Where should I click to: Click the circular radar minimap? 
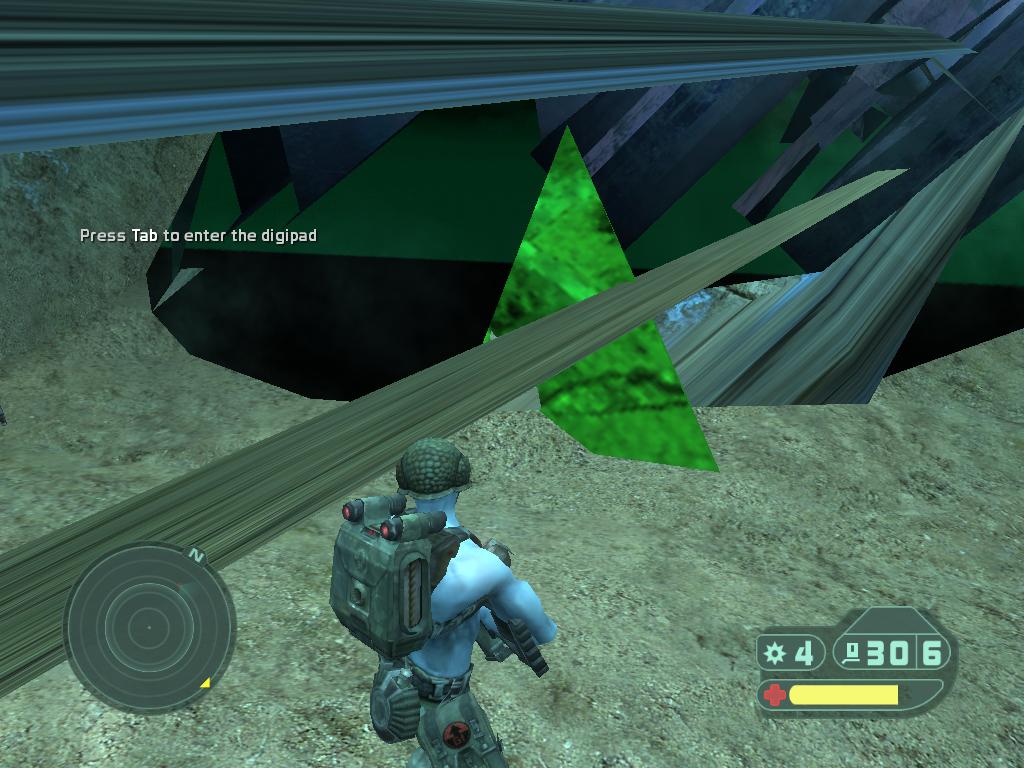pos(149,627)
